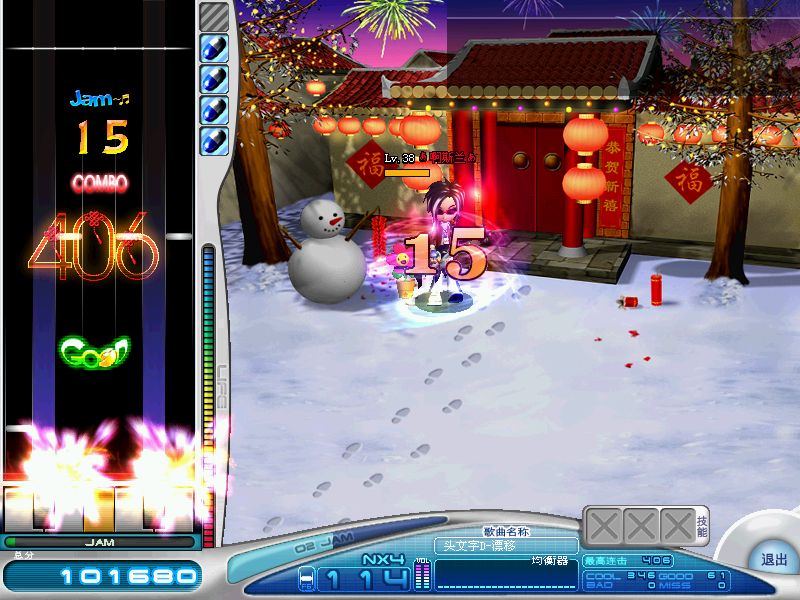This screenshot has height=600, width=800.
Task: Select the empty striped slot above the pills
Action: [x=214, y=16]
